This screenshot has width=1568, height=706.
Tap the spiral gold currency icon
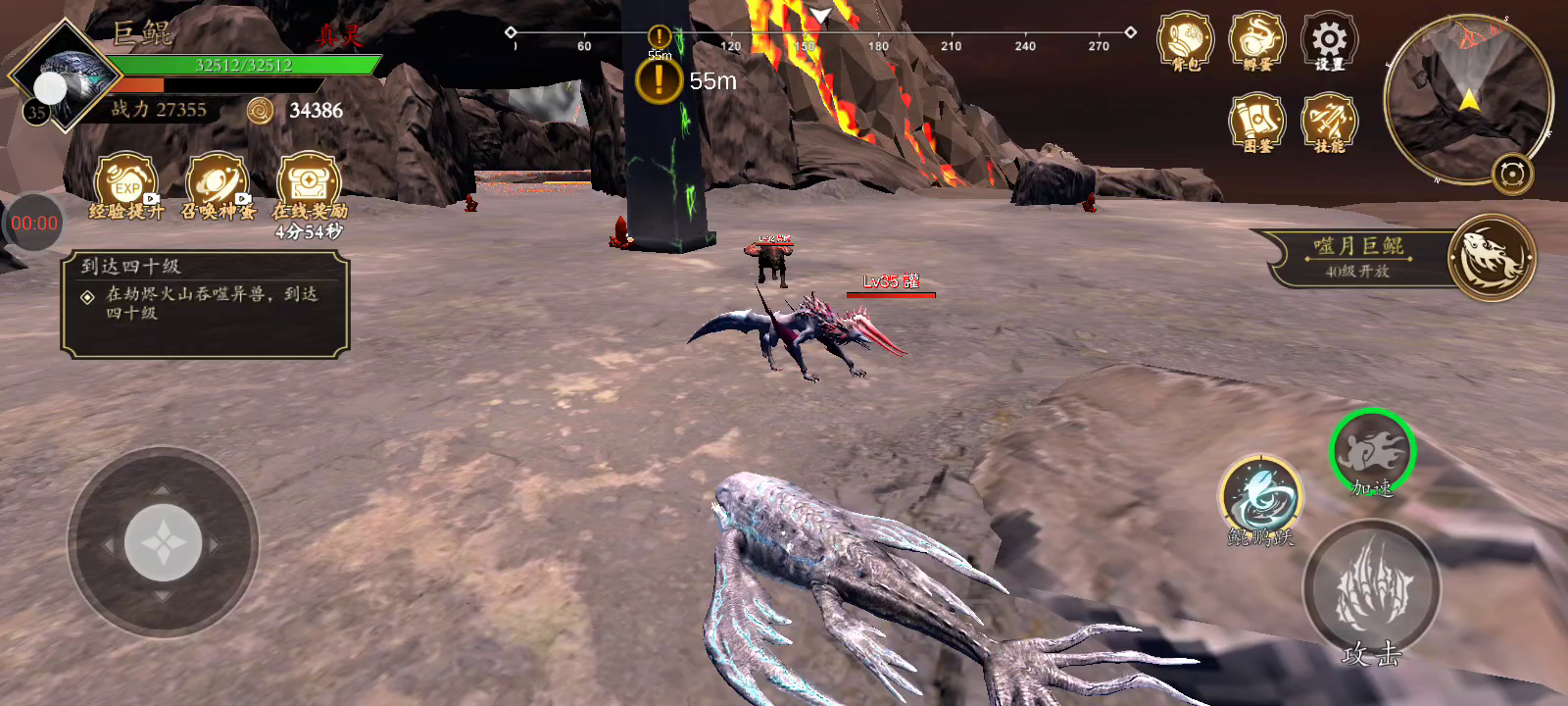tap(260, 111)
